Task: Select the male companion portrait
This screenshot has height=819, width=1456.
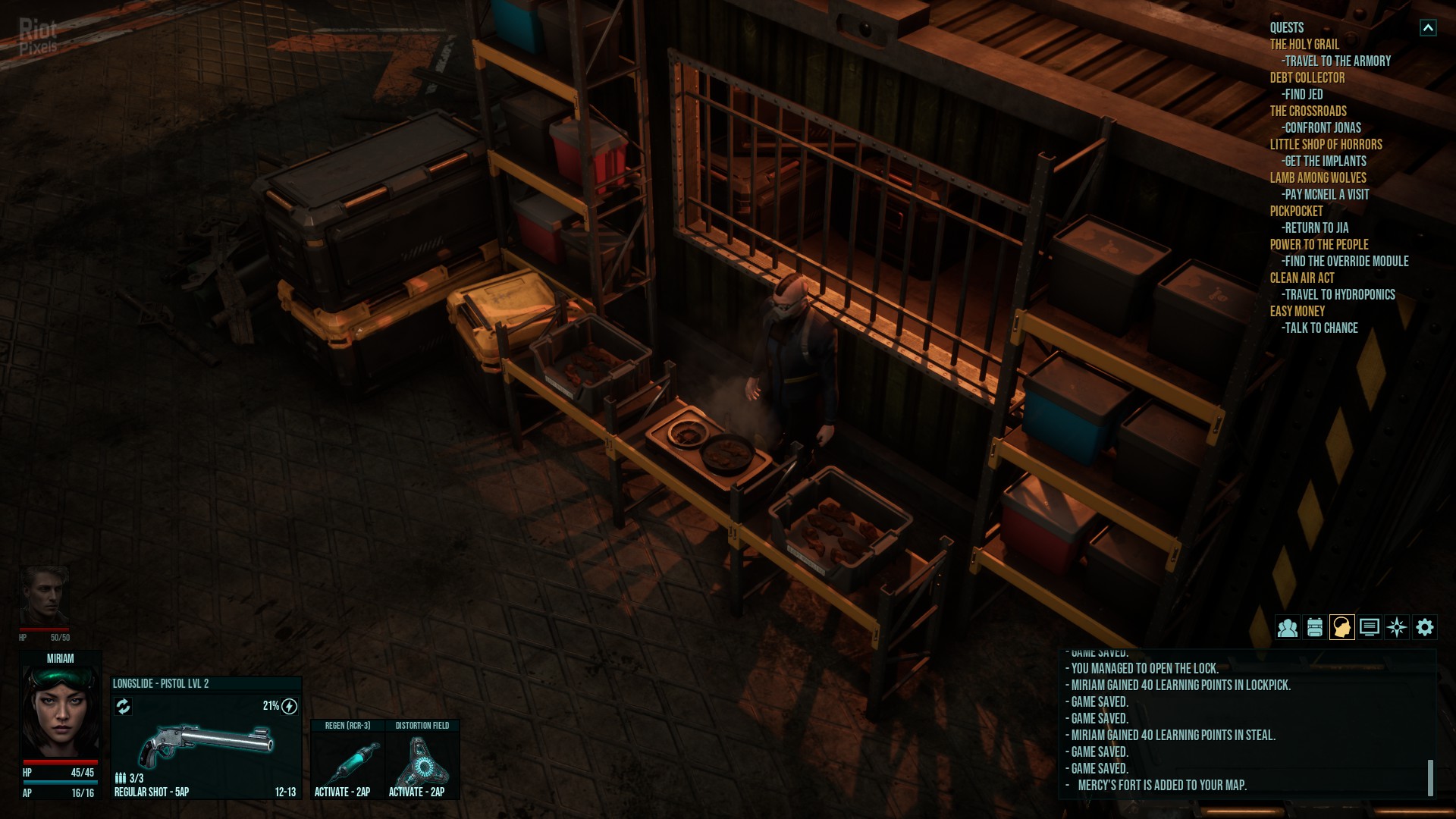Action: click(44, 595)
